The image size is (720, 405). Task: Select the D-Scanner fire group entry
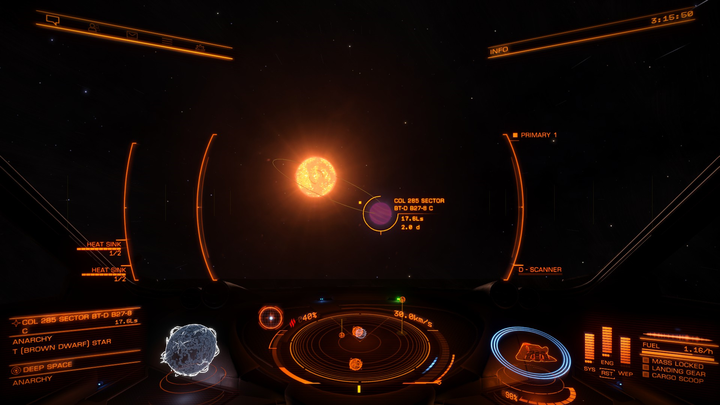540,270
